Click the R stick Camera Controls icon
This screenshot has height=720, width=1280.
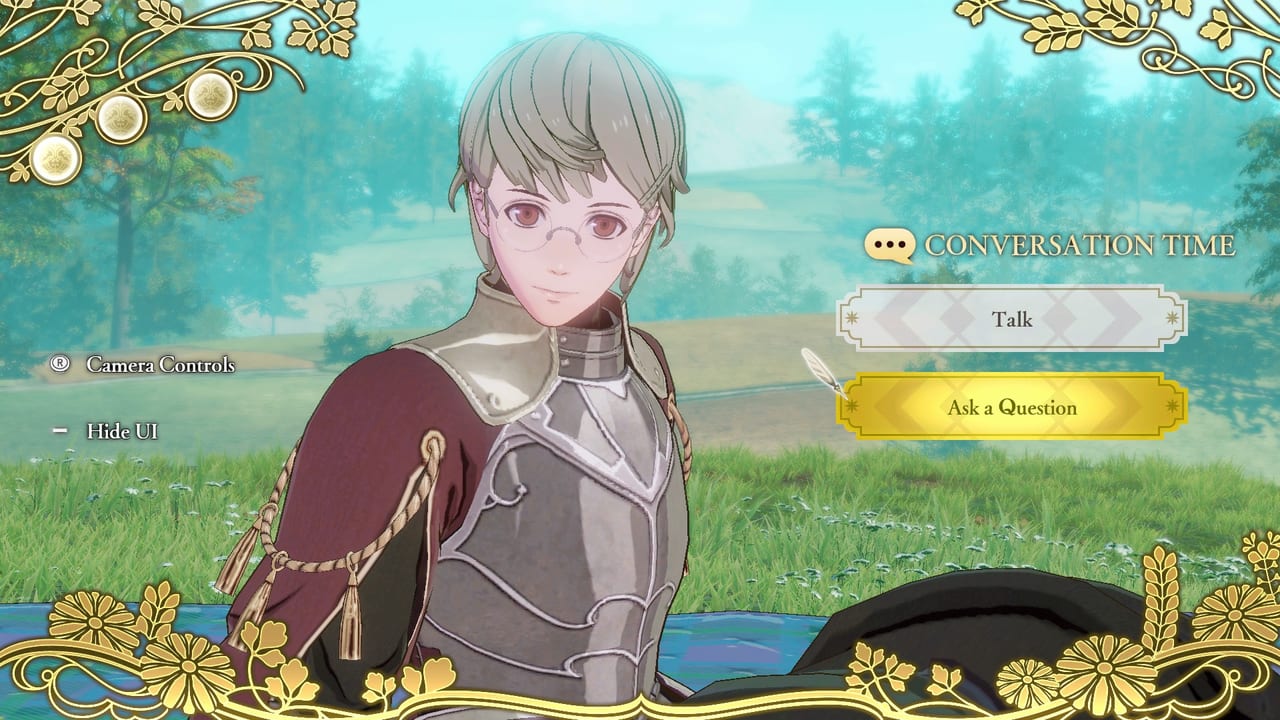58,366
